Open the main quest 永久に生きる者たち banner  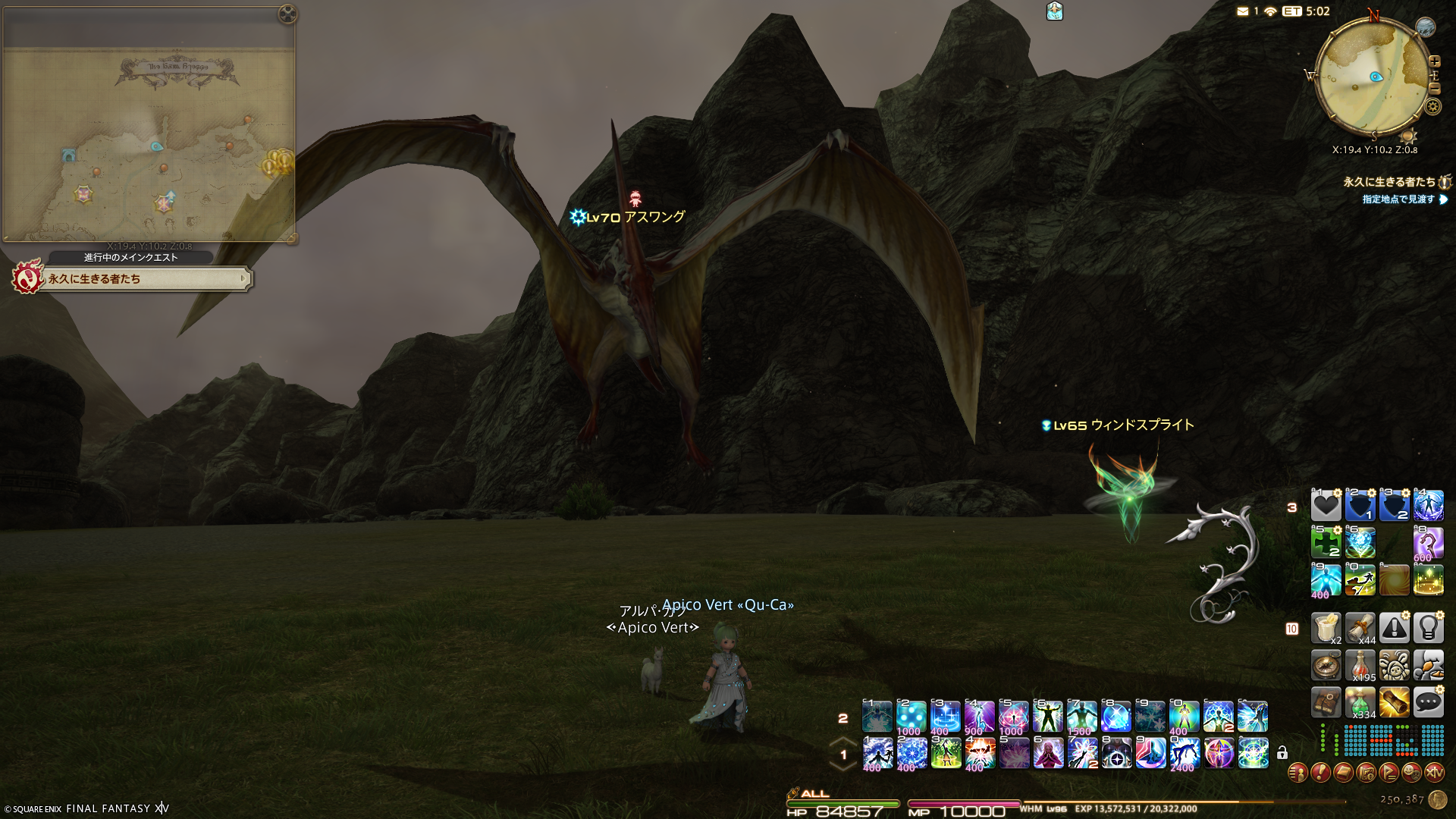[144, 279]
